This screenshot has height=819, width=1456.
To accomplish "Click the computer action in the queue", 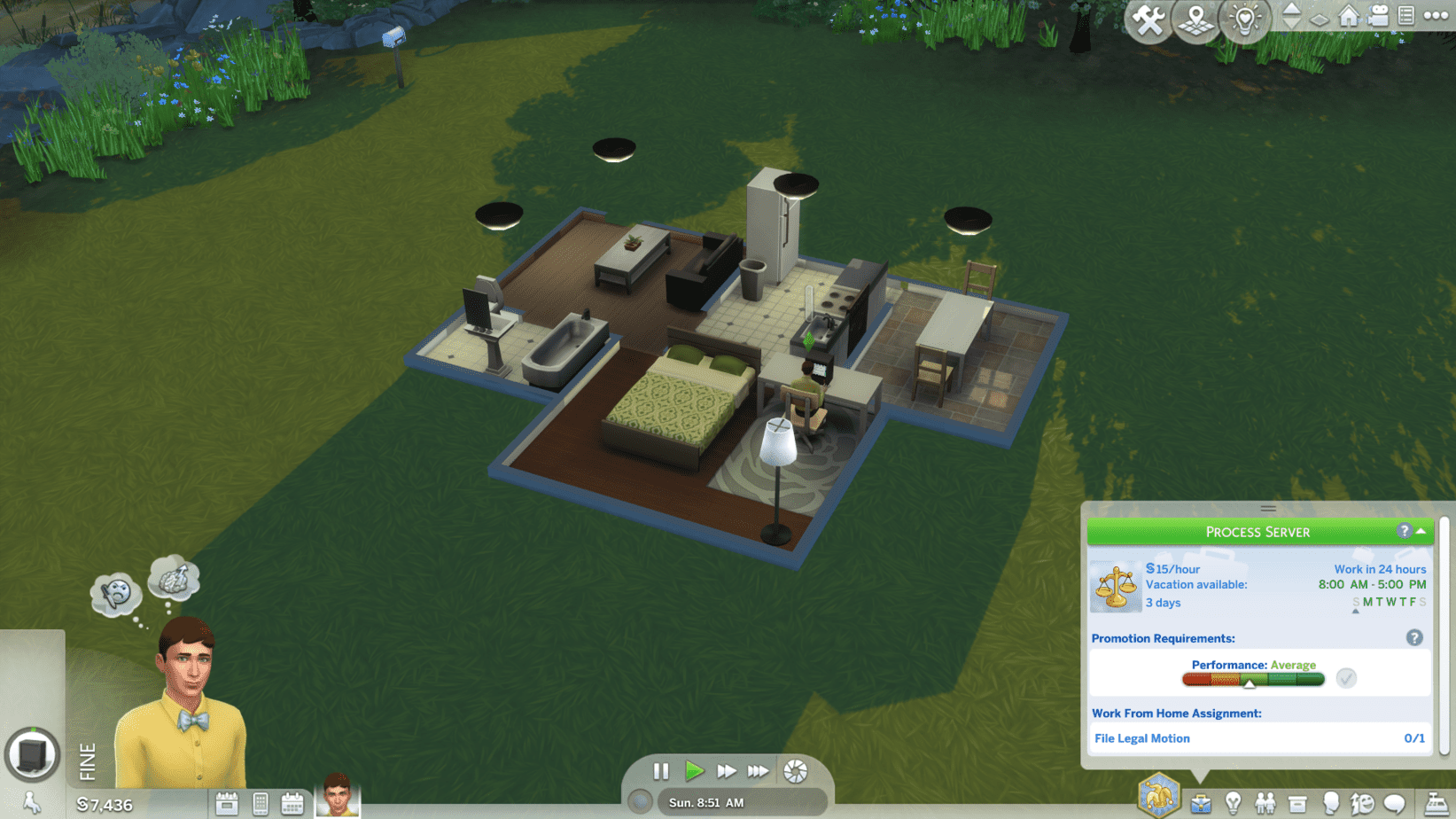I will point(33,755).
